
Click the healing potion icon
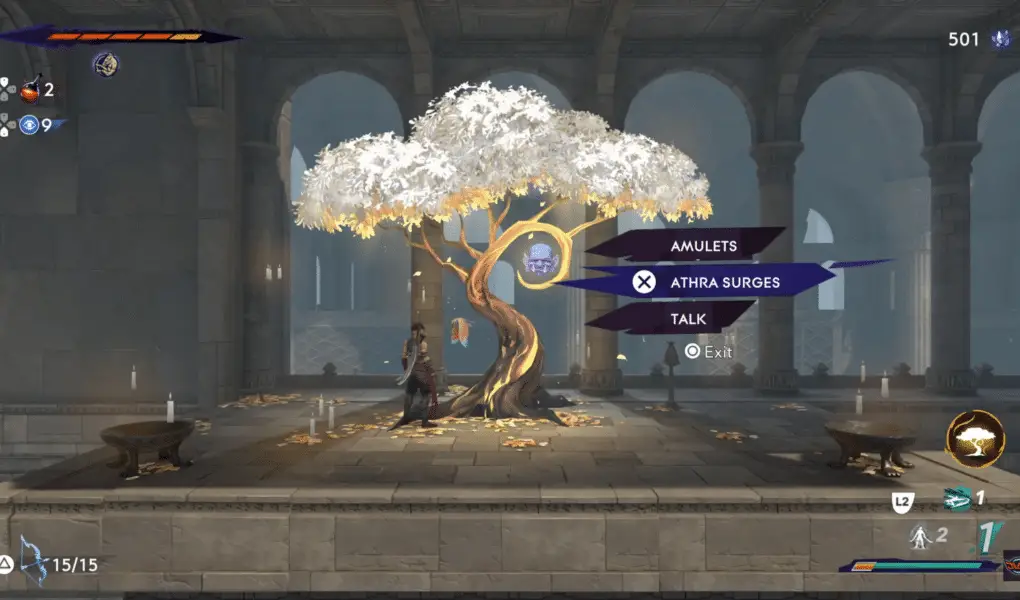(30, 89)
